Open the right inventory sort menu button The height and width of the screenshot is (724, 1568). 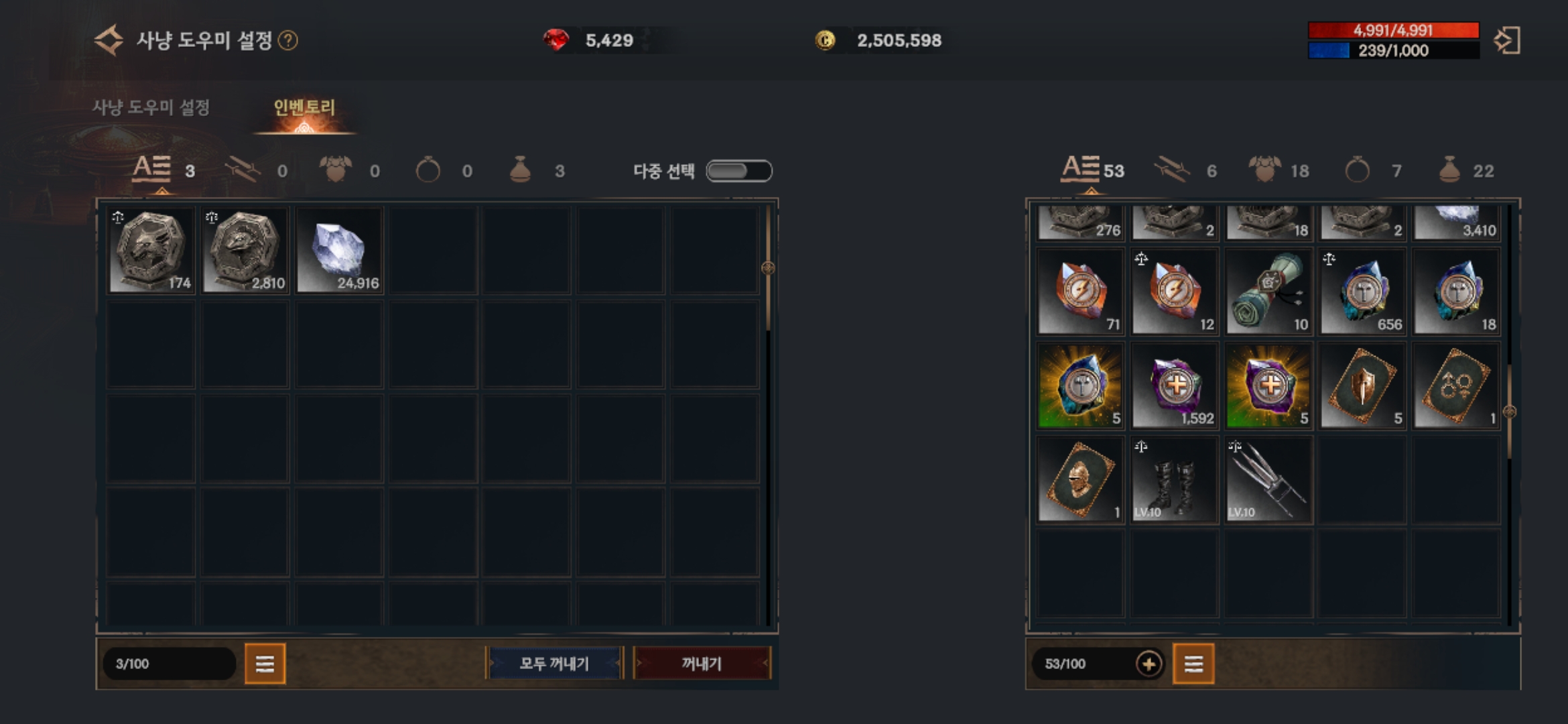pyautogui.click(x=1193, y=664)
